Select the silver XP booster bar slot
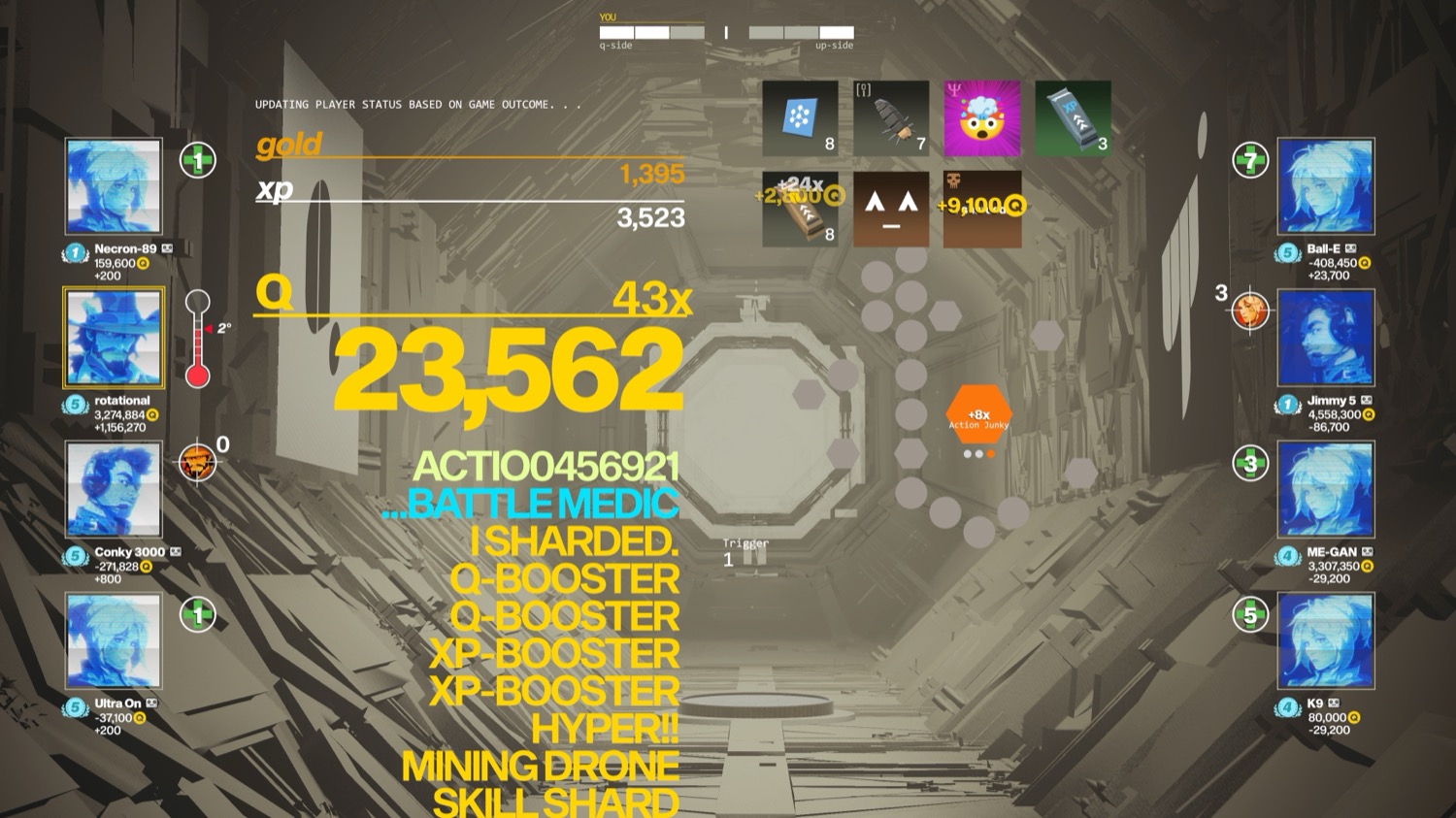Screen dimensions: 1456x818 point(1073,118)
